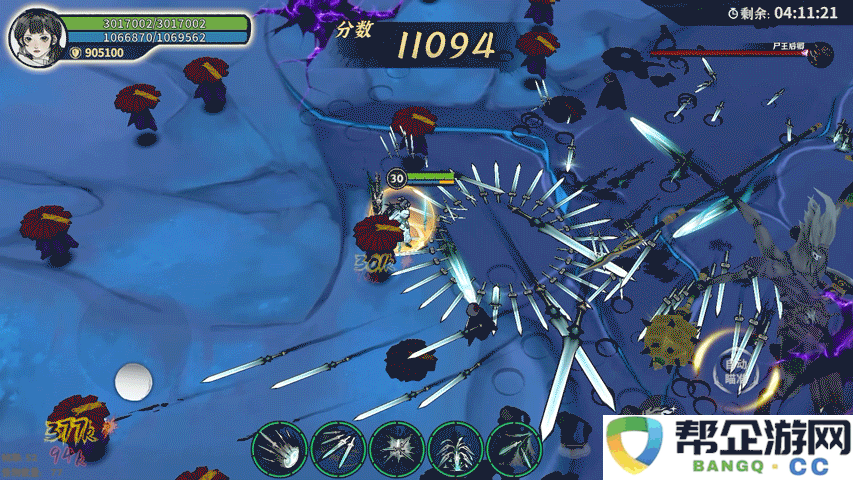The image size is (853, 480).
Task: Tap the player character portrait
Action: pos(32,38)
